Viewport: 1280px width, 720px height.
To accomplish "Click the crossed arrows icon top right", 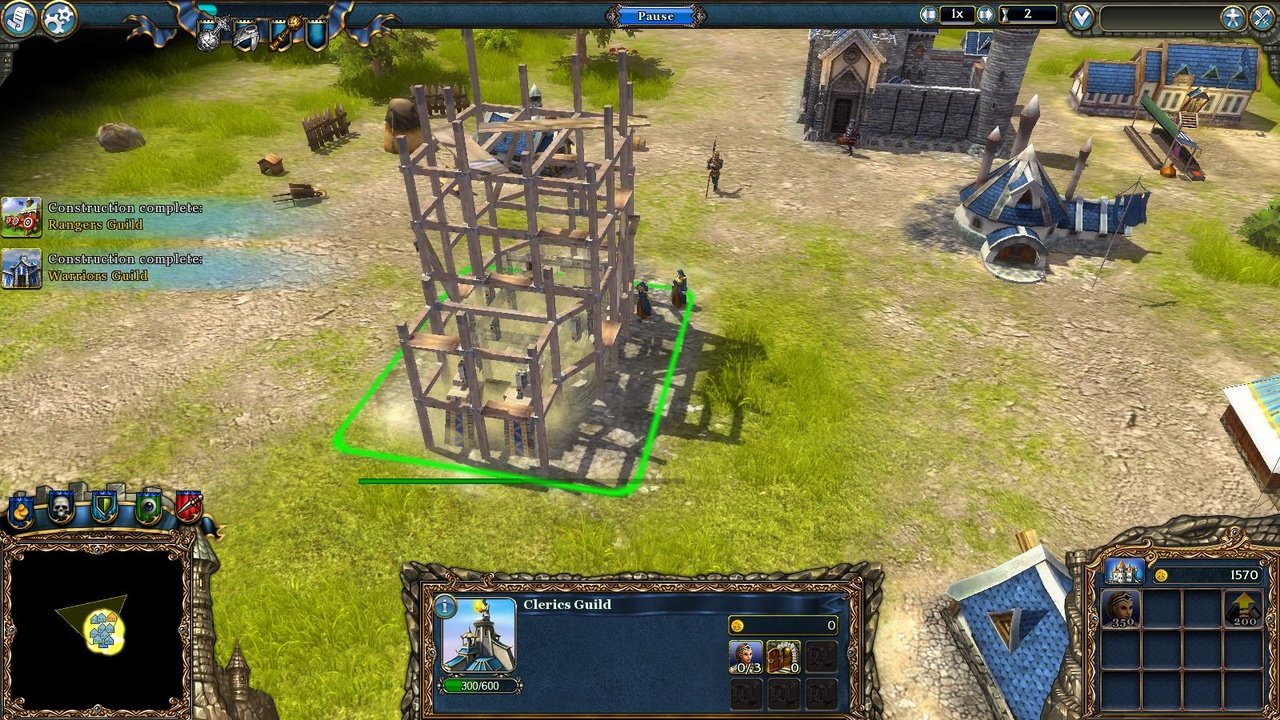I will (x=1261, y=14).
